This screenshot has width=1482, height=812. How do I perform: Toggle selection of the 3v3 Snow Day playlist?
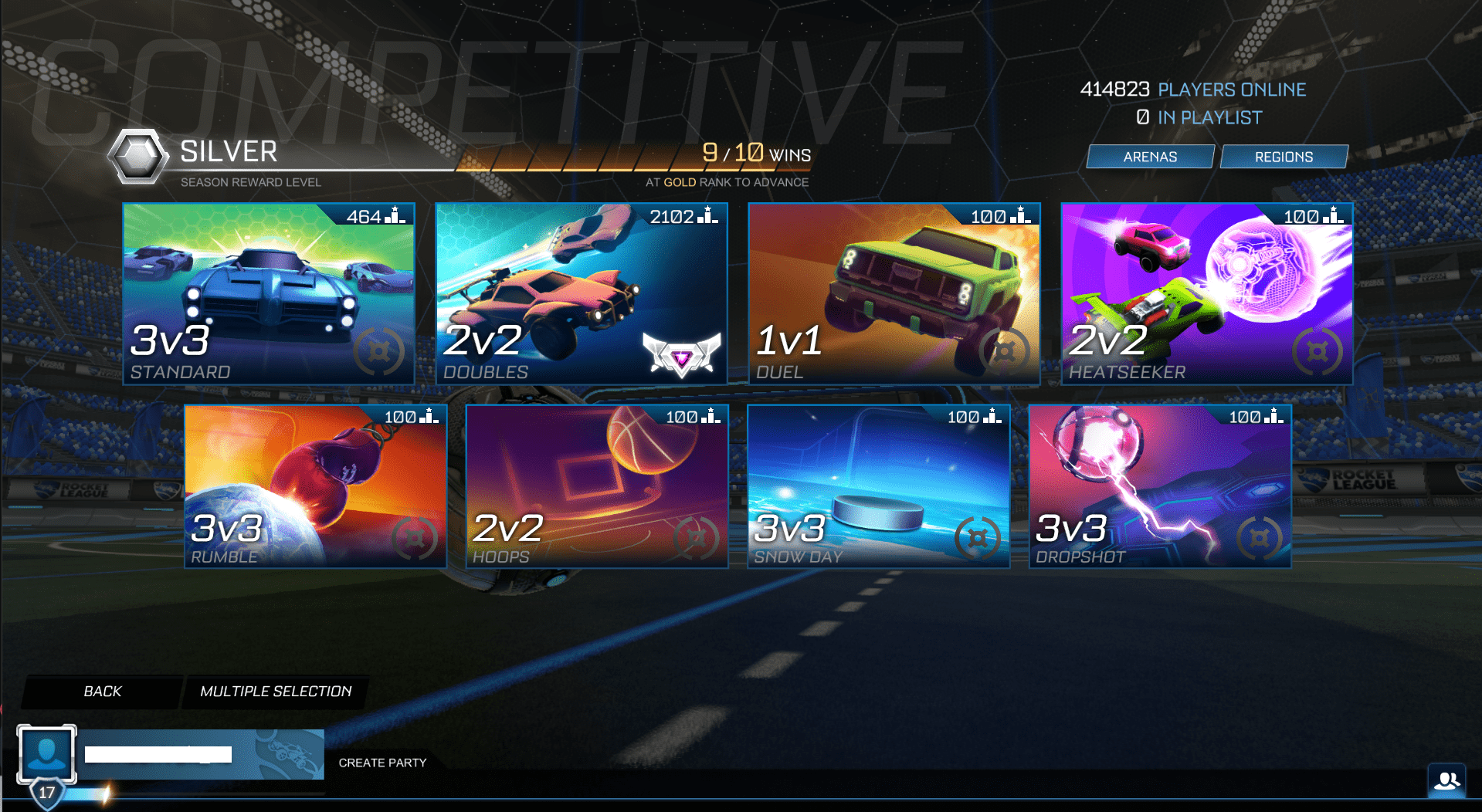point(878,486)
